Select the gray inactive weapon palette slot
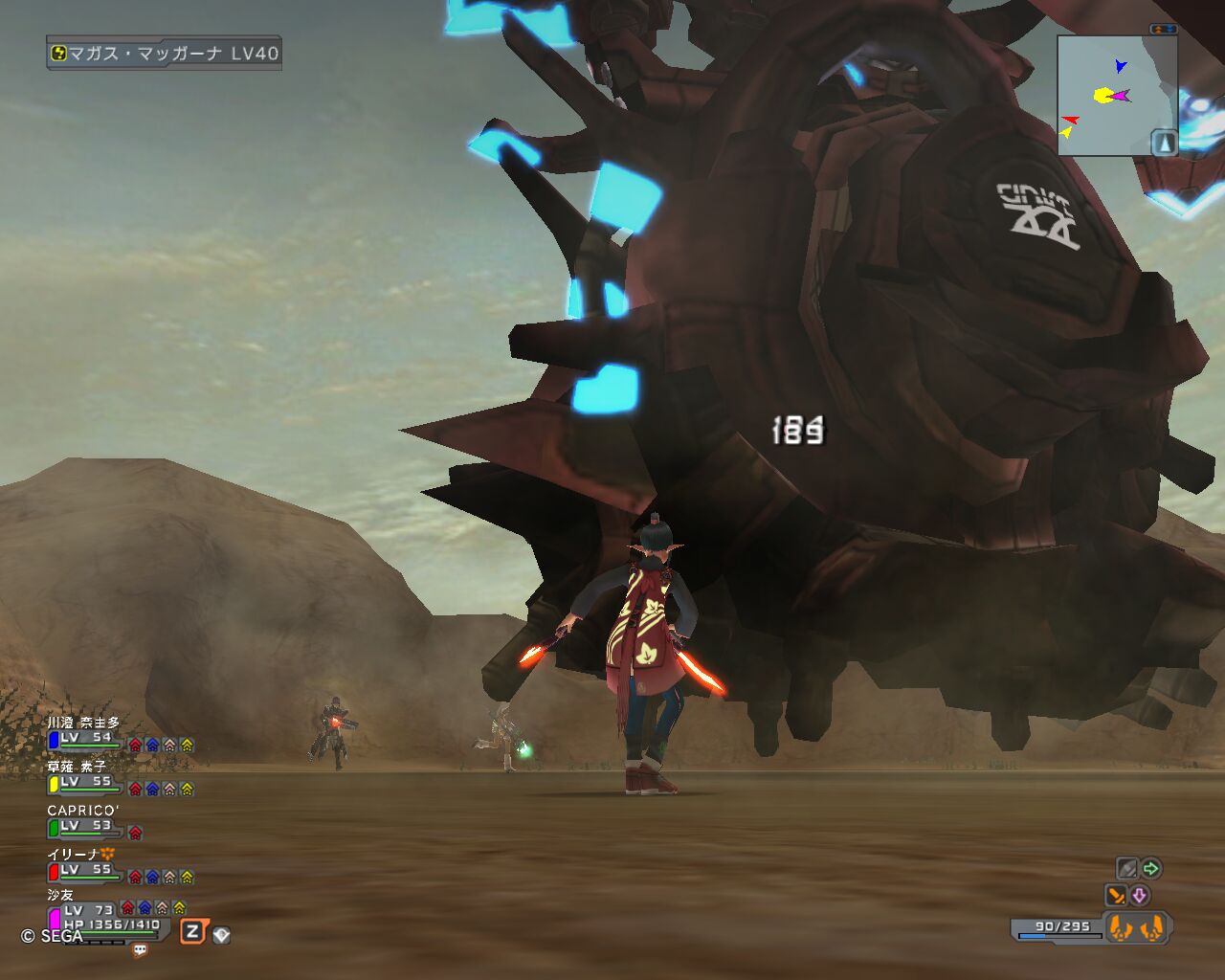Screen dimensions: 1225x980 click(x=1127, y=869)
